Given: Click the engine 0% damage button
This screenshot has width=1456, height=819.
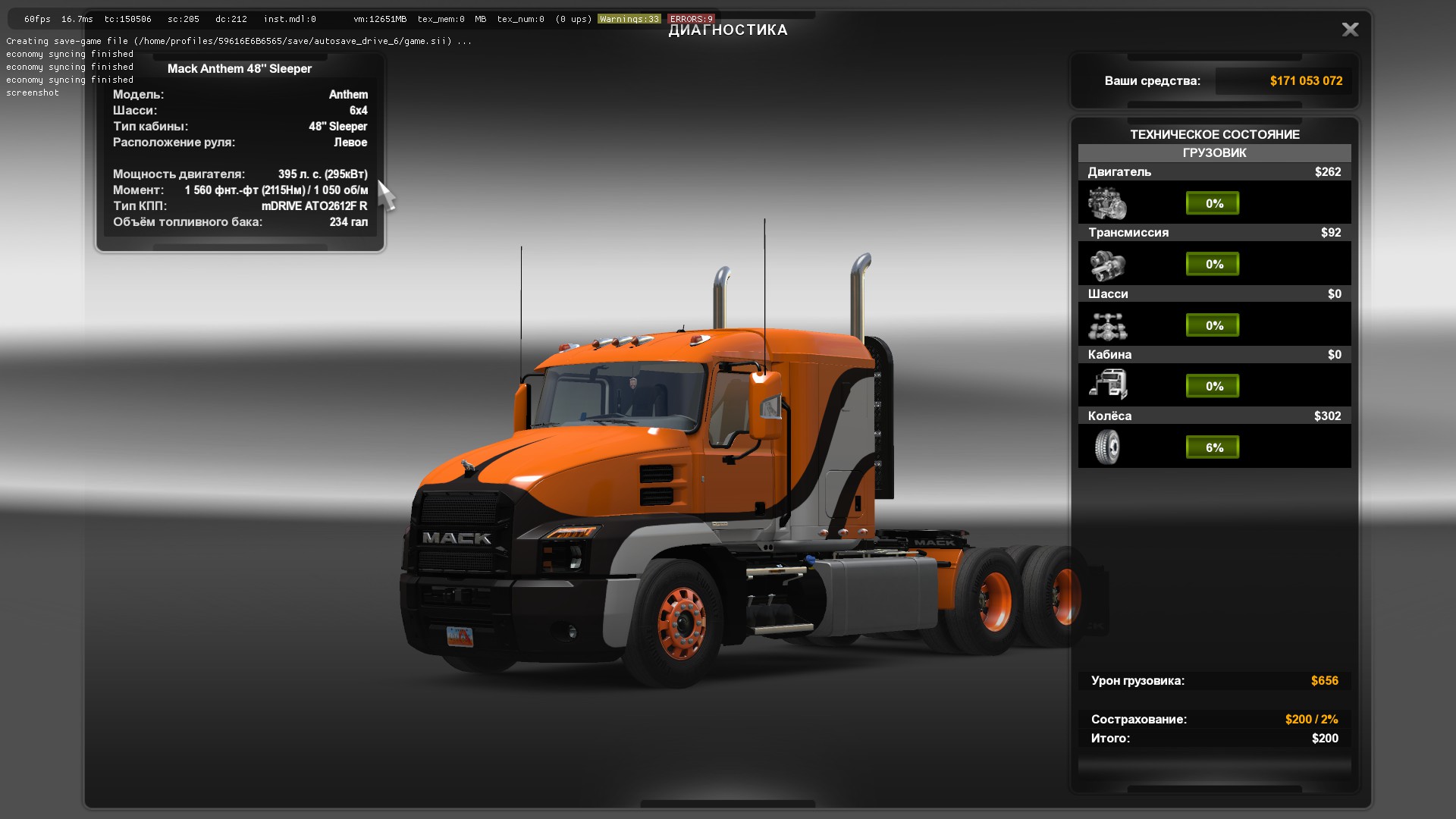Looking at the screenshot, I should 1213,203.
